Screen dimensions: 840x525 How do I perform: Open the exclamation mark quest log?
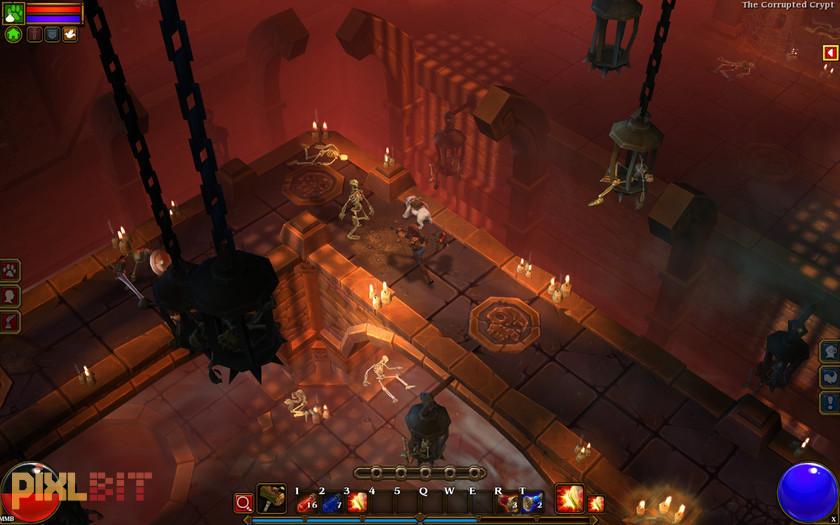830,402
